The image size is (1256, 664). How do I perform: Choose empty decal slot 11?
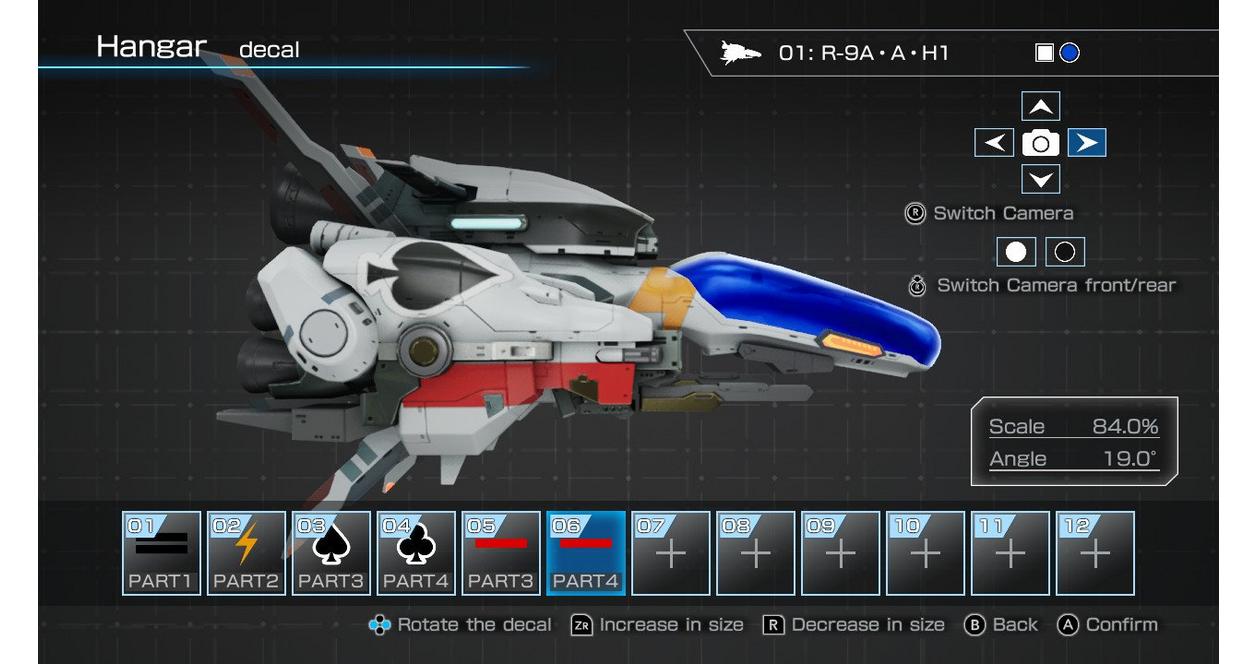coord(1011,553)
